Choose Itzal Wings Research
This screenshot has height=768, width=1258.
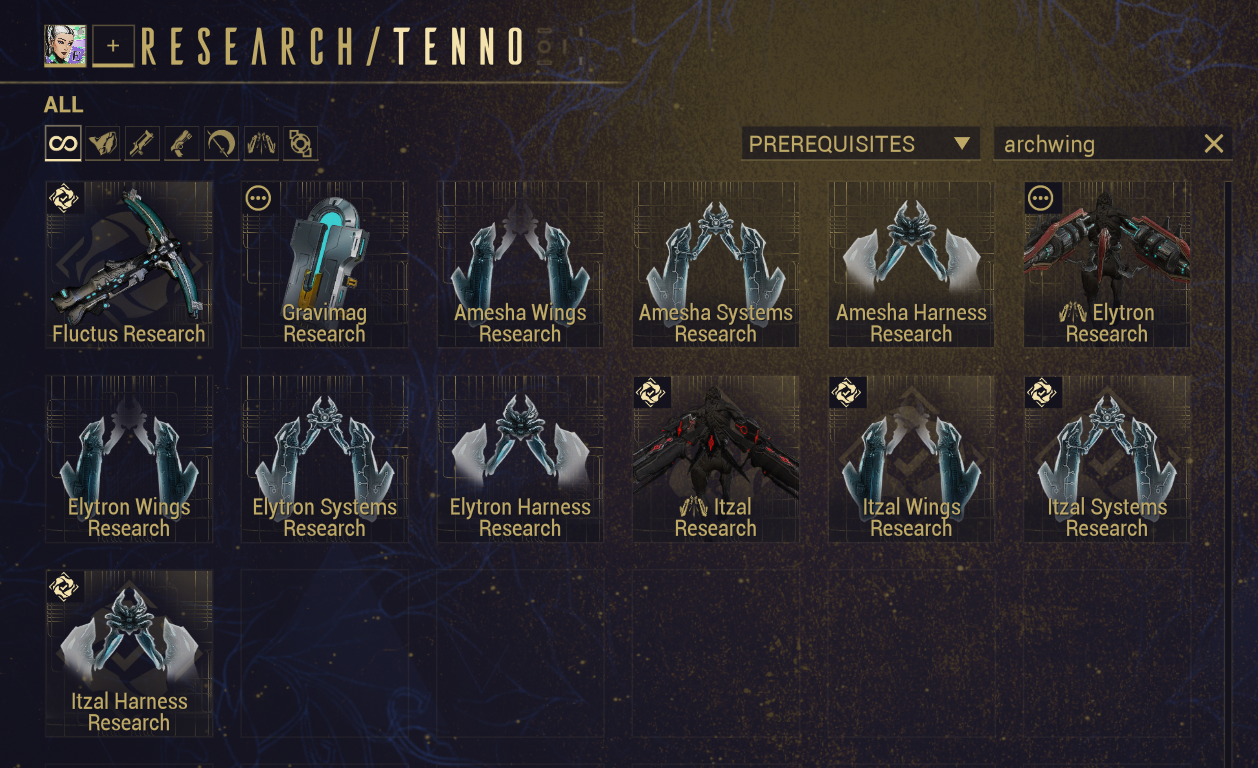[x=911, y=459]
